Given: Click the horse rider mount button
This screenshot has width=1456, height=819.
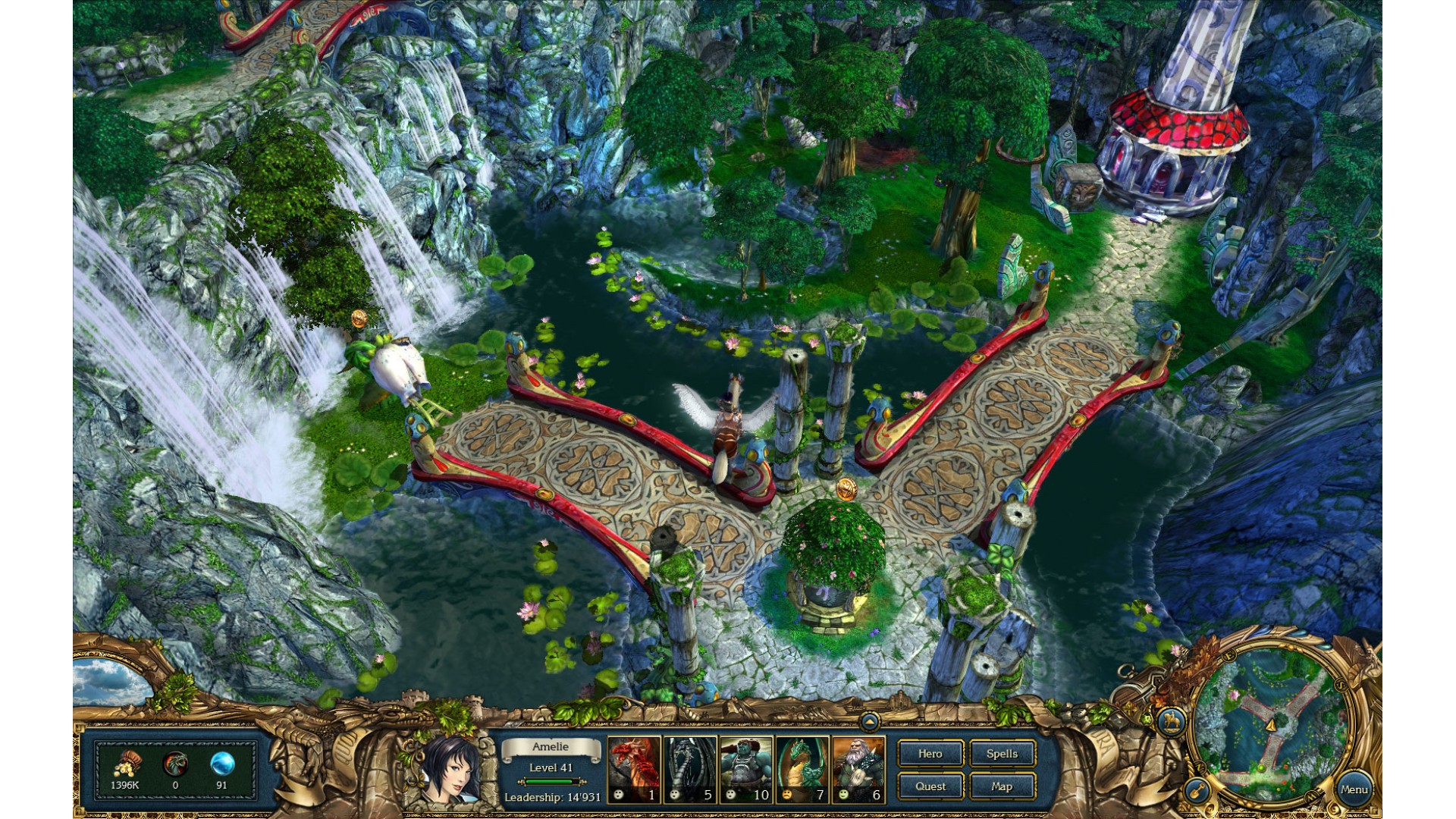Looking at the screenshot, I should click(1172, 721).
